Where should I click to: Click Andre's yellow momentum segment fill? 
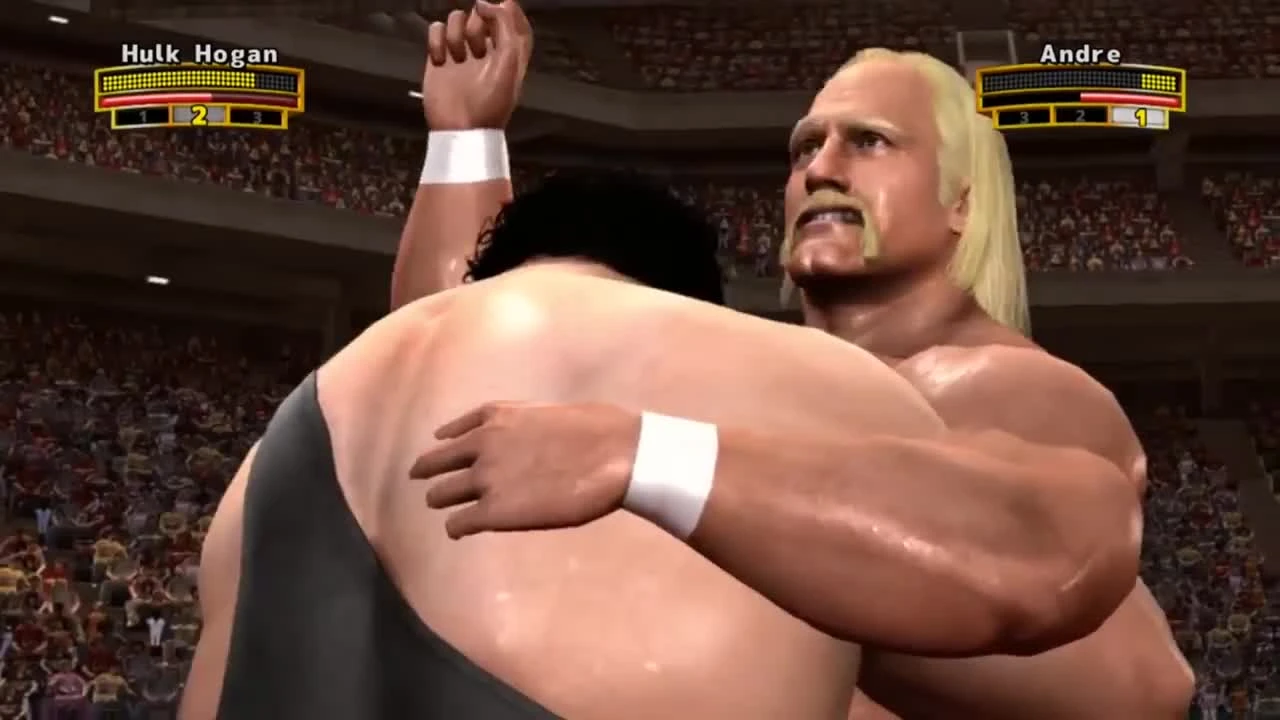pos(1160,82)
